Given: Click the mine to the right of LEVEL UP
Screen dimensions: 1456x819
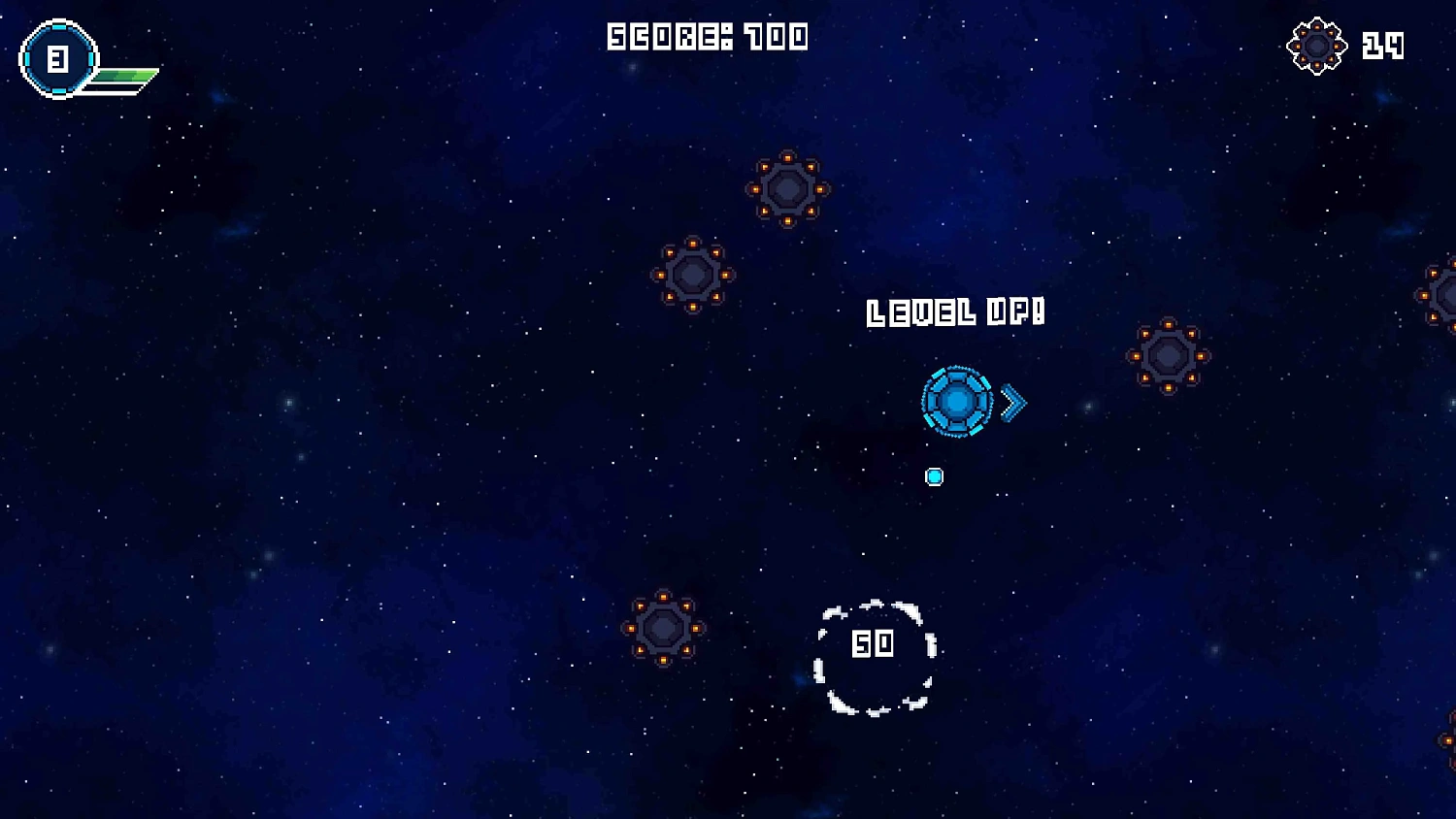Looking at the screenshot, I should 1168,356.
